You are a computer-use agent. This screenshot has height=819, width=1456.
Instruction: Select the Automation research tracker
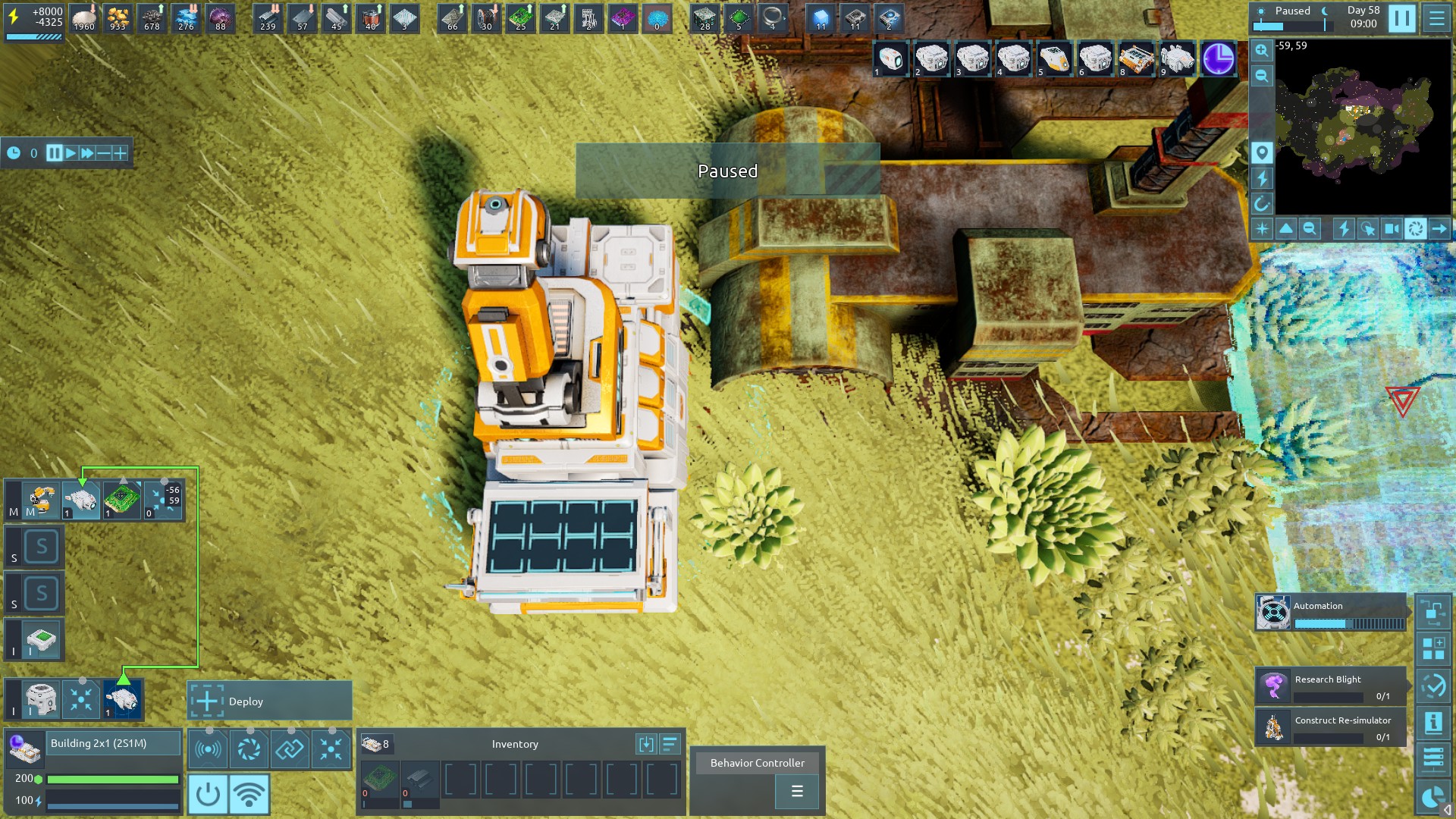(1332, 613)
